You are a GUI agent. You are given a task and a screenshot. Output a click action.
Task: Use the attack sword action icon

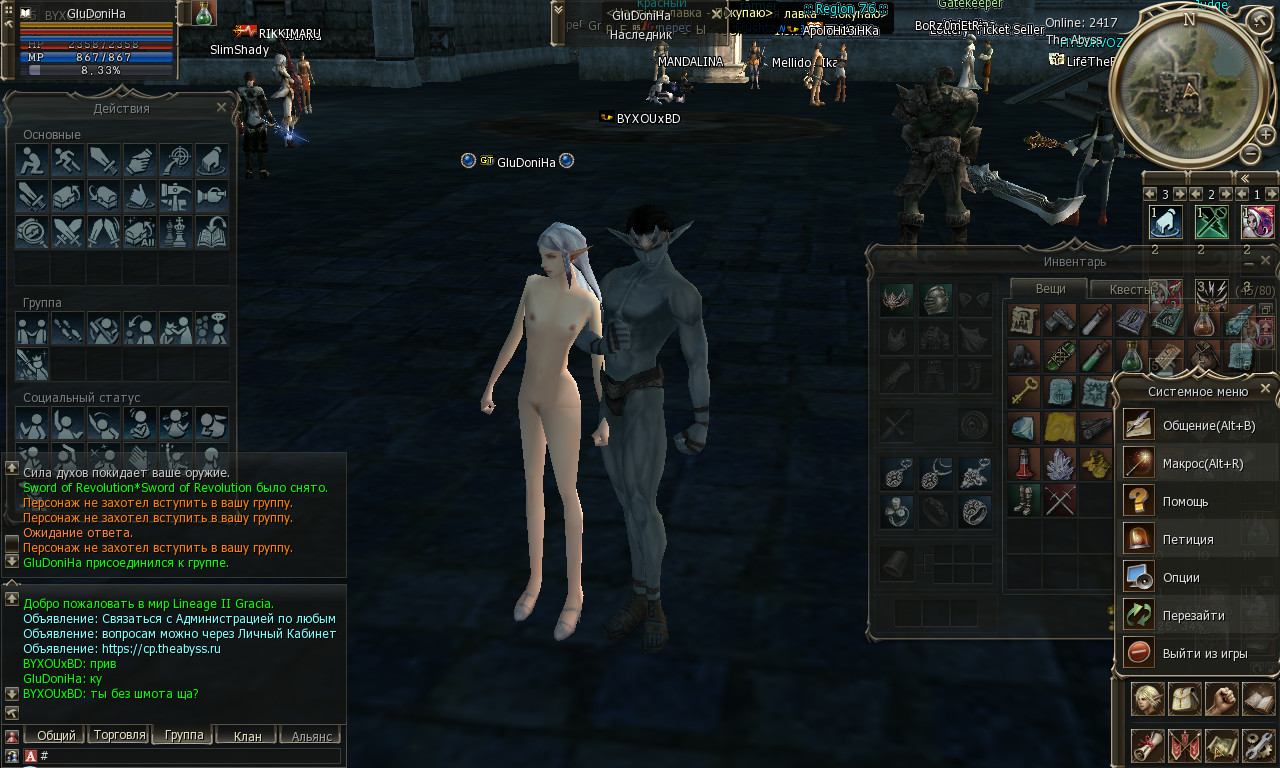point(104,160)
